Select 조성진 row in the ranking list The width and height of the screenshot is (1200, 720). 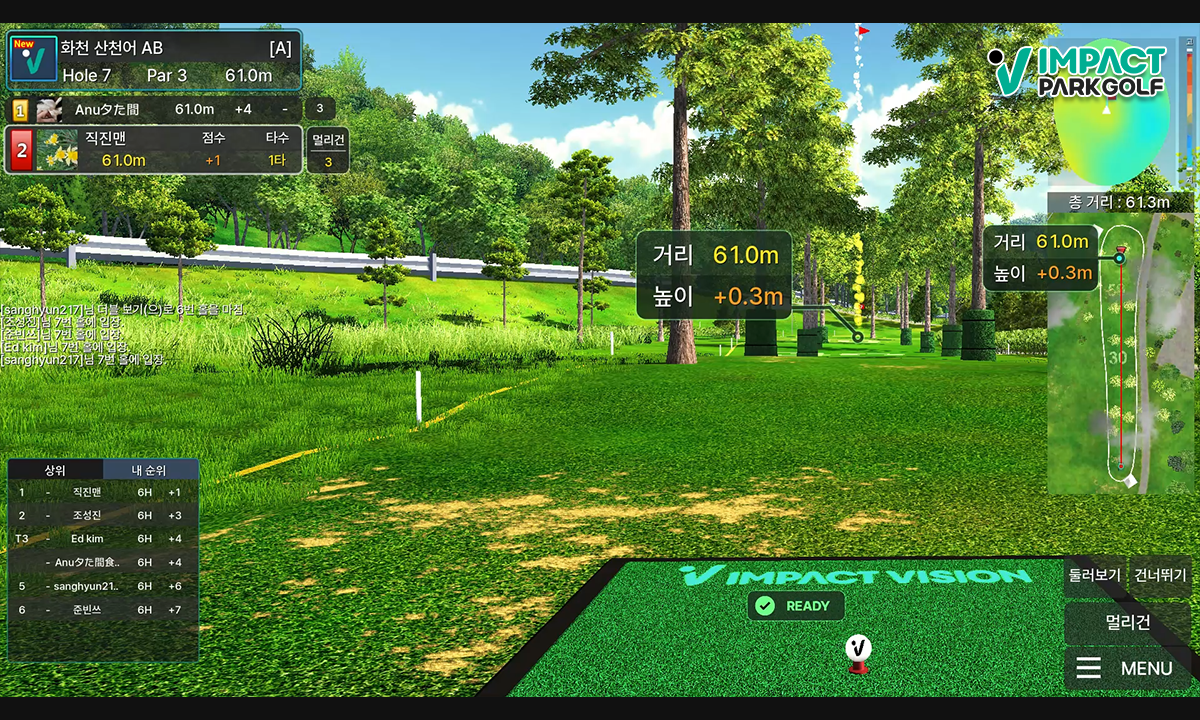point(100,515)
